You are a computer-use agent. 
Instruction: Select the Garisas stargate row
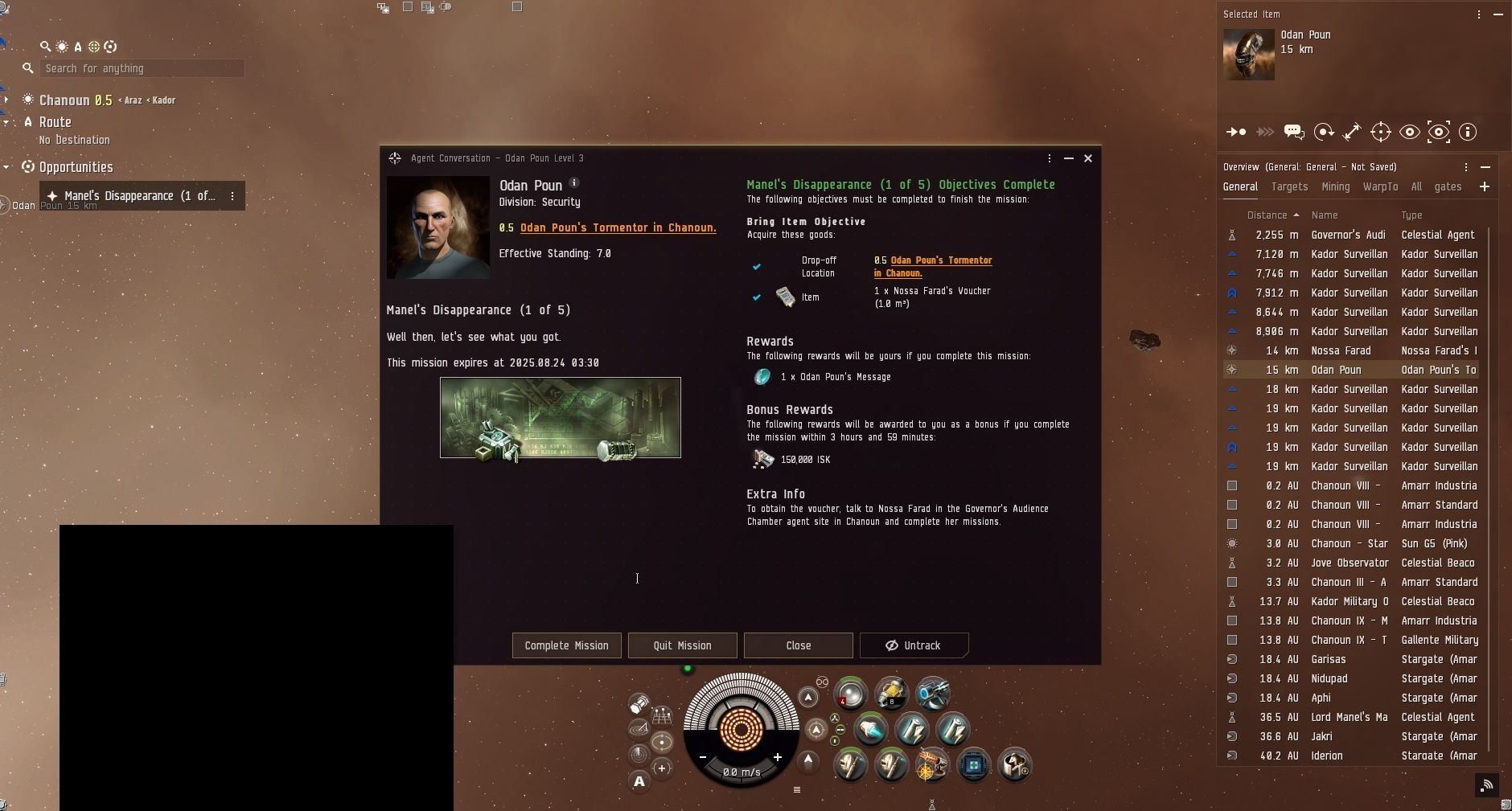[1329, 659]
